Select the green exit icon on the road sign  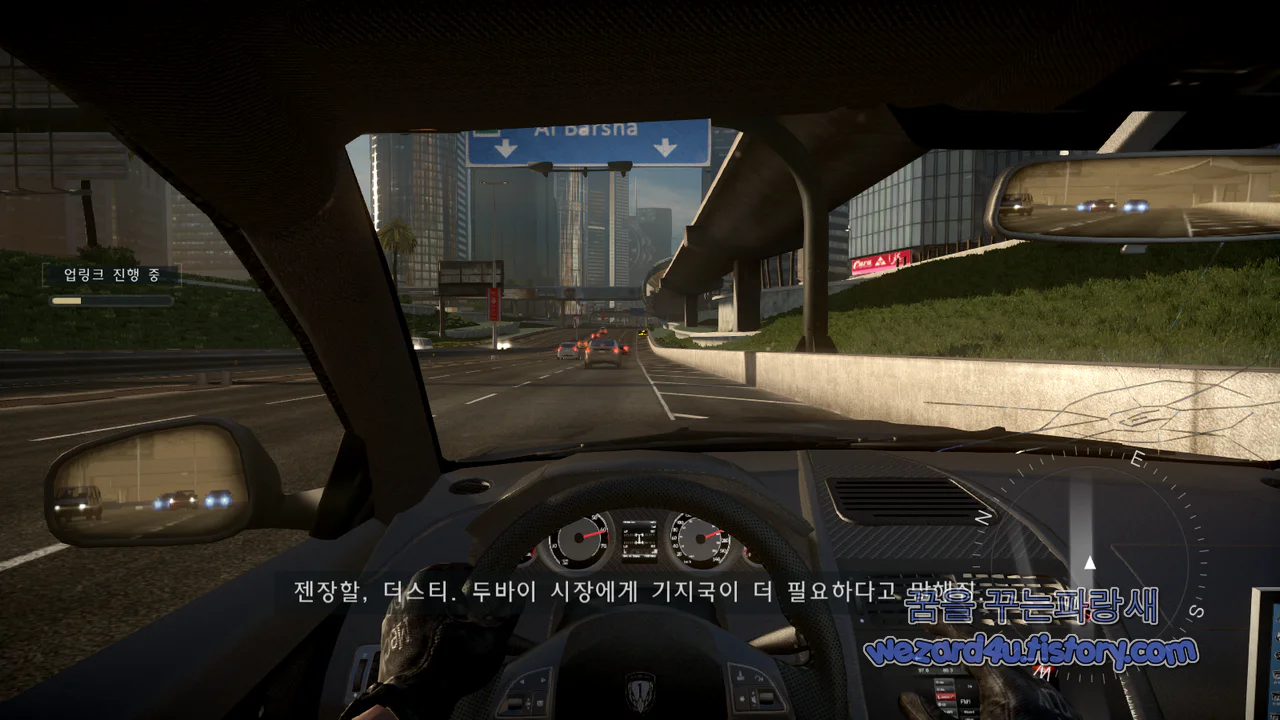(x=485, y=133)
